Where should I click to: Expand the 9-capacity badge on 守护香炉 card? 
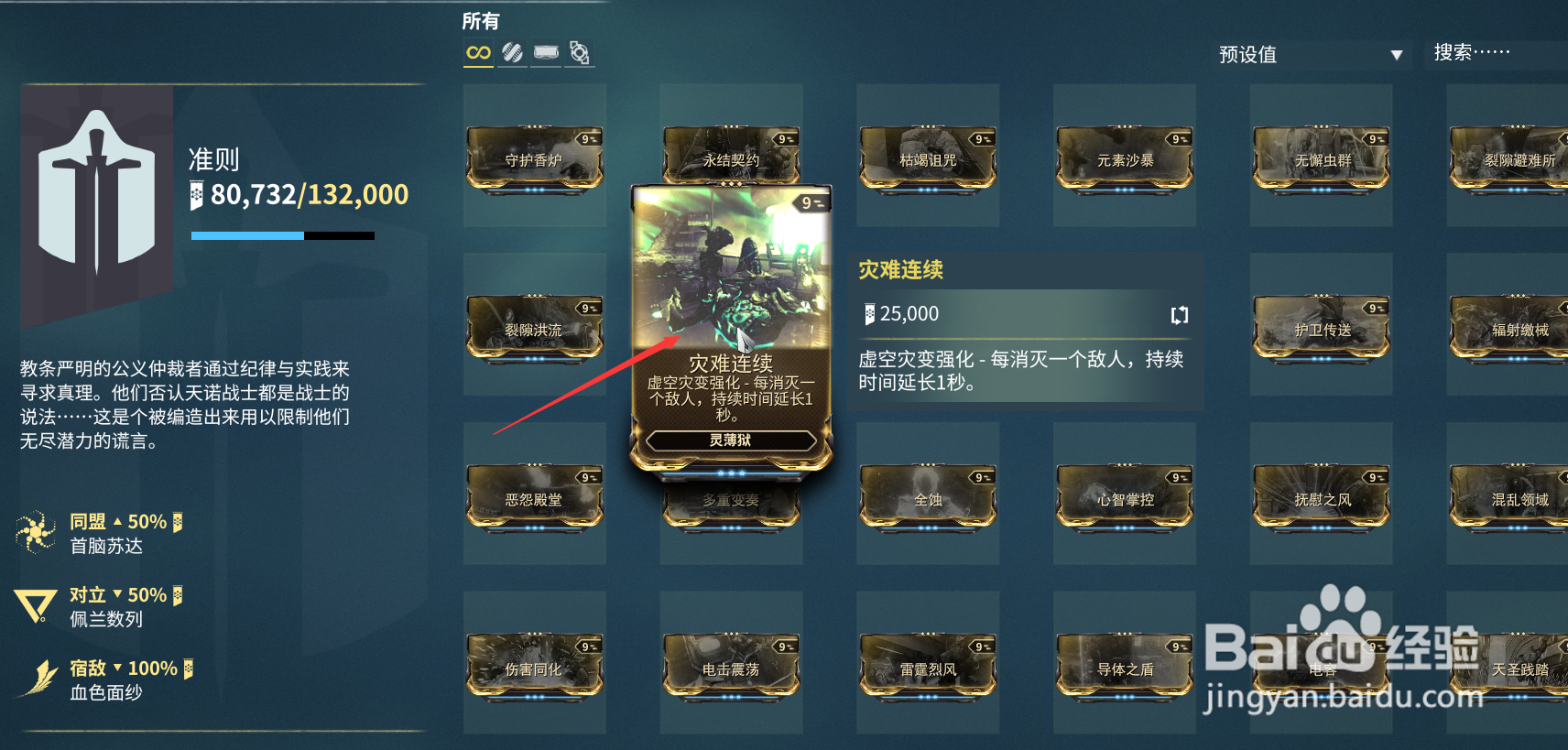point(586,138)
